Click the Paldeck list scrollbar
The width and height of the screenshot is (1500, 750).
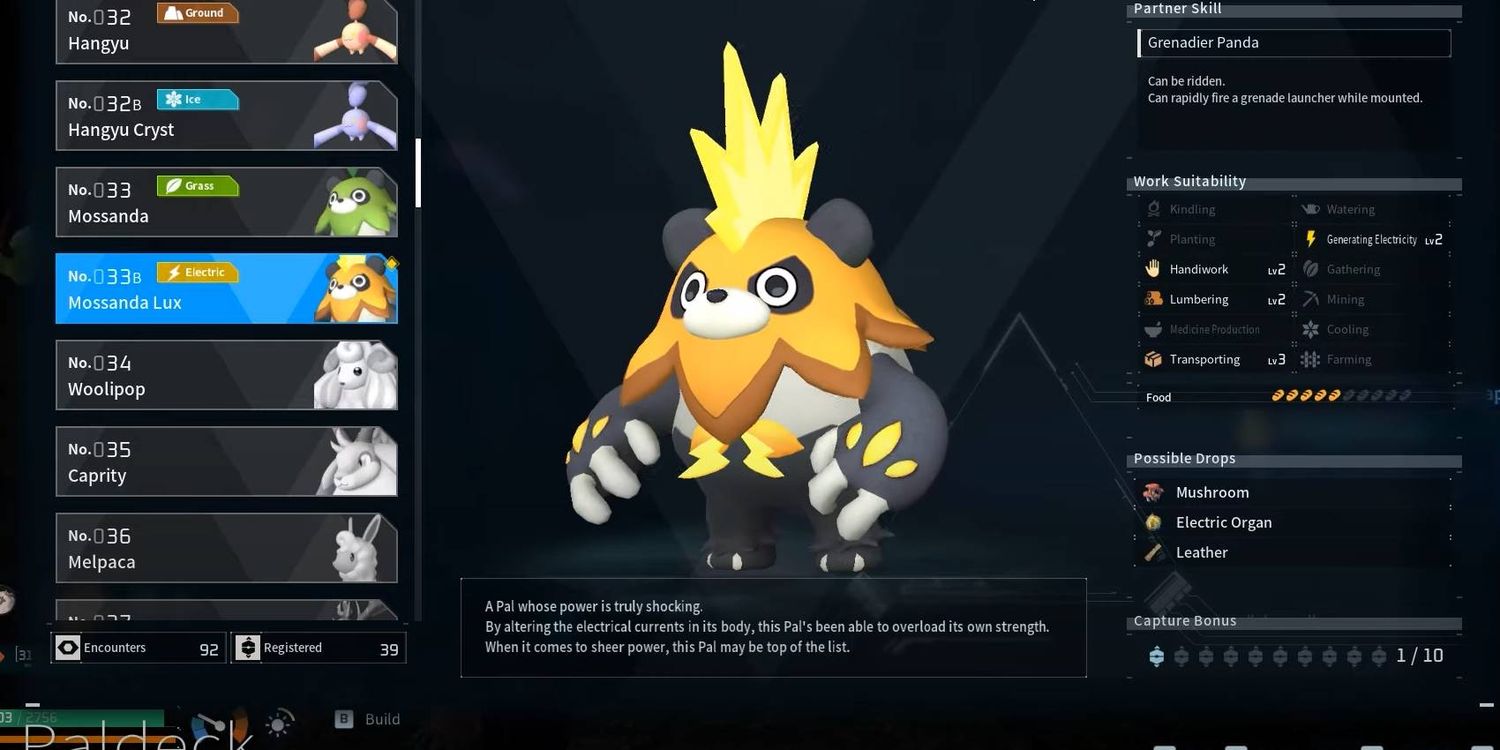click(418, 172)
